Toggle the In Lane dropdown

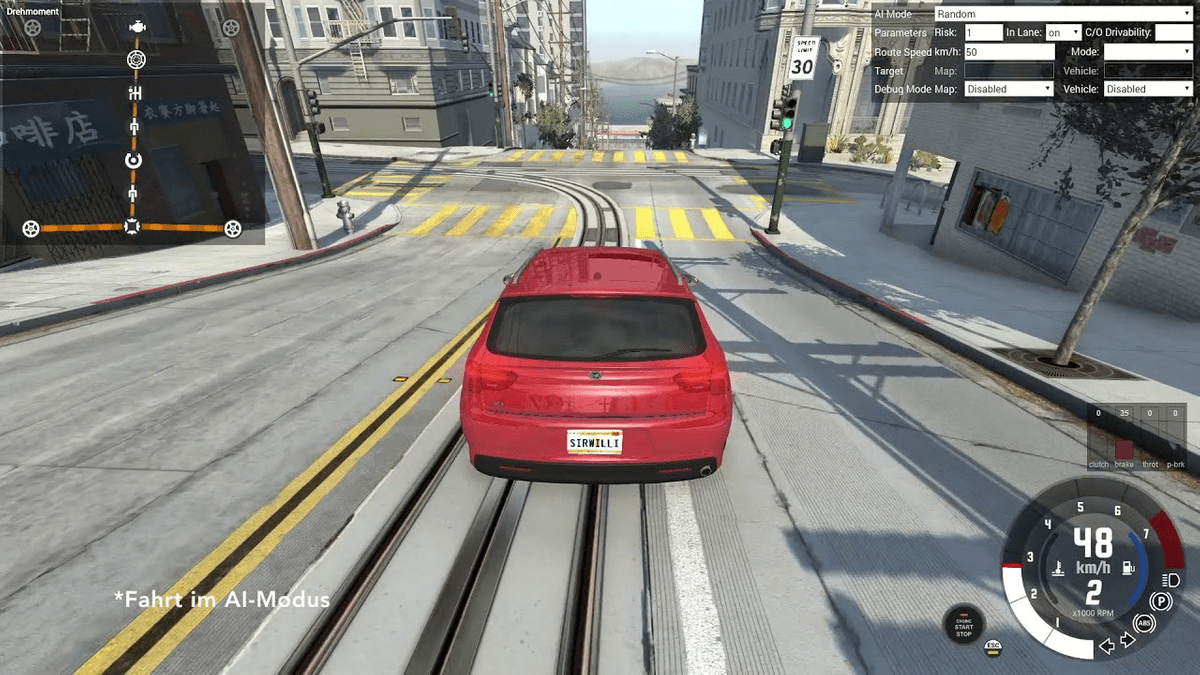click(1063, 33)
